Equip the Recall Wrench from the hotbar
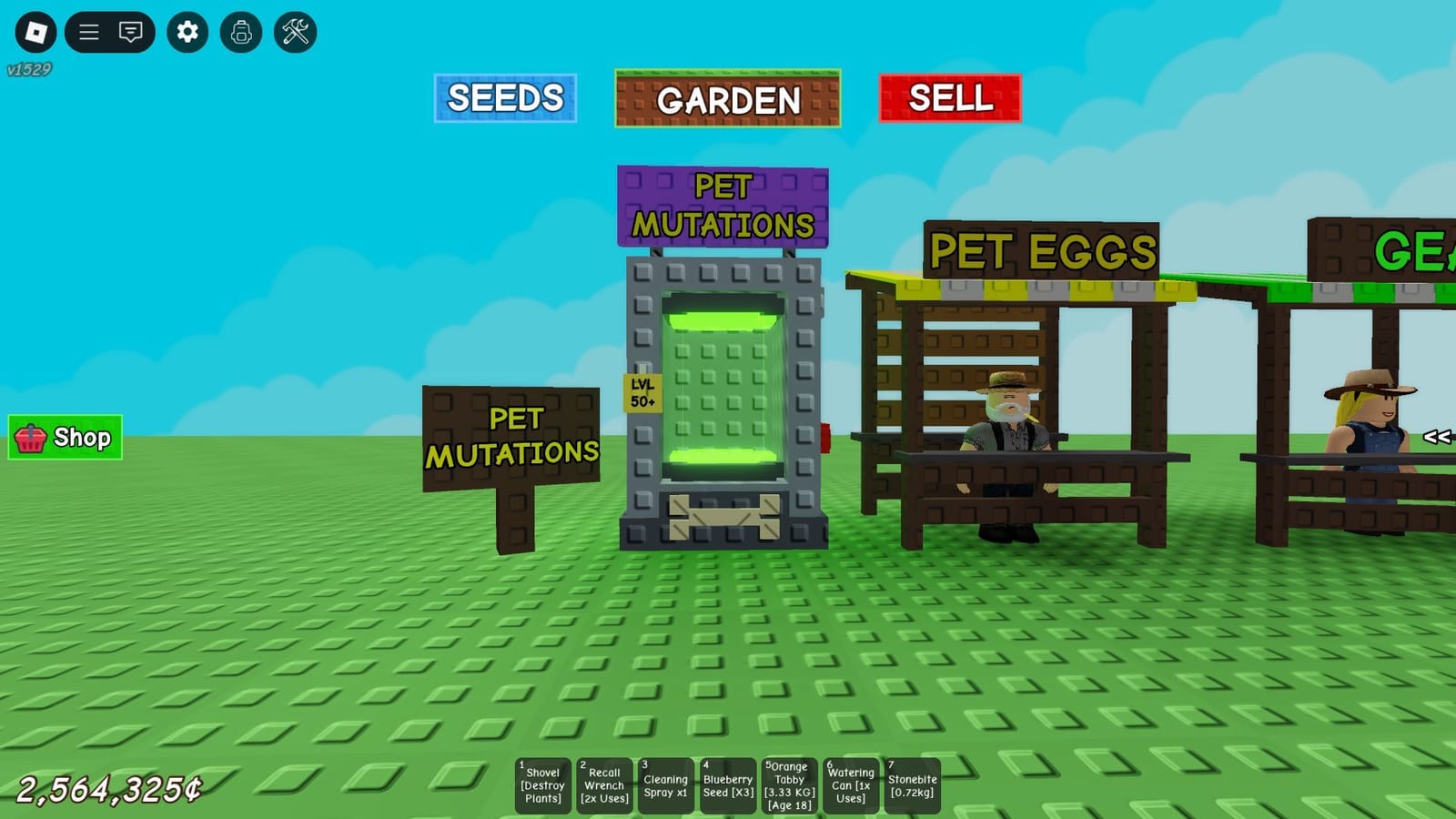 [604, 784]
